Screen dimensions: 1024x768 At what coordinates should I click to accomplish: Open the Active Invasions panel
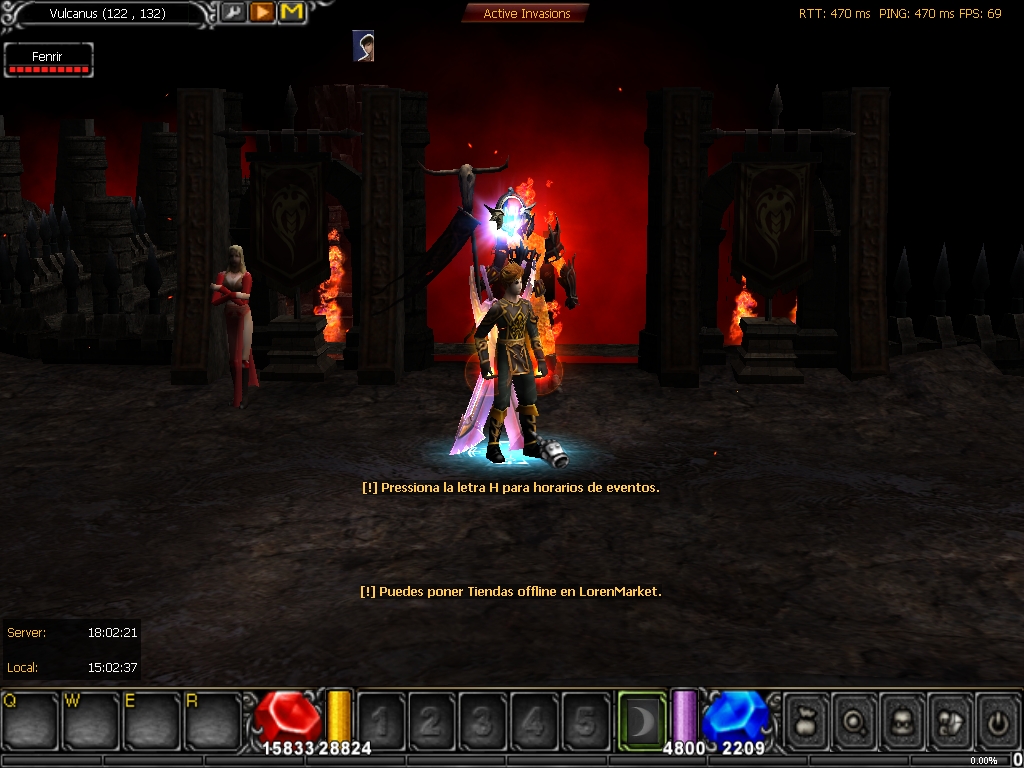pyautogui.click(x=526, y=13)
